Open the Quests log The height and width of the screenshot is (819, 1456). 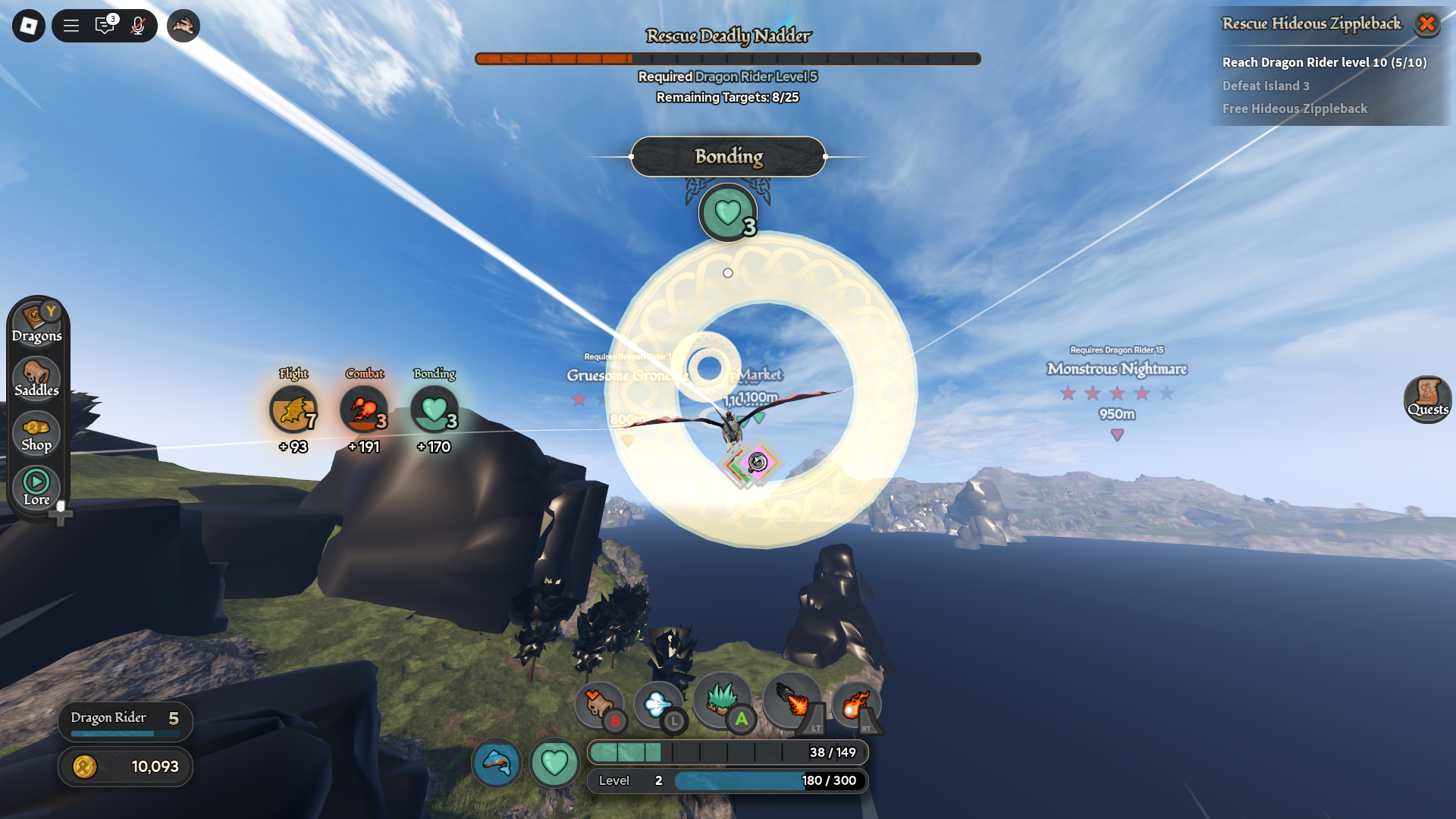[1427, 399]
